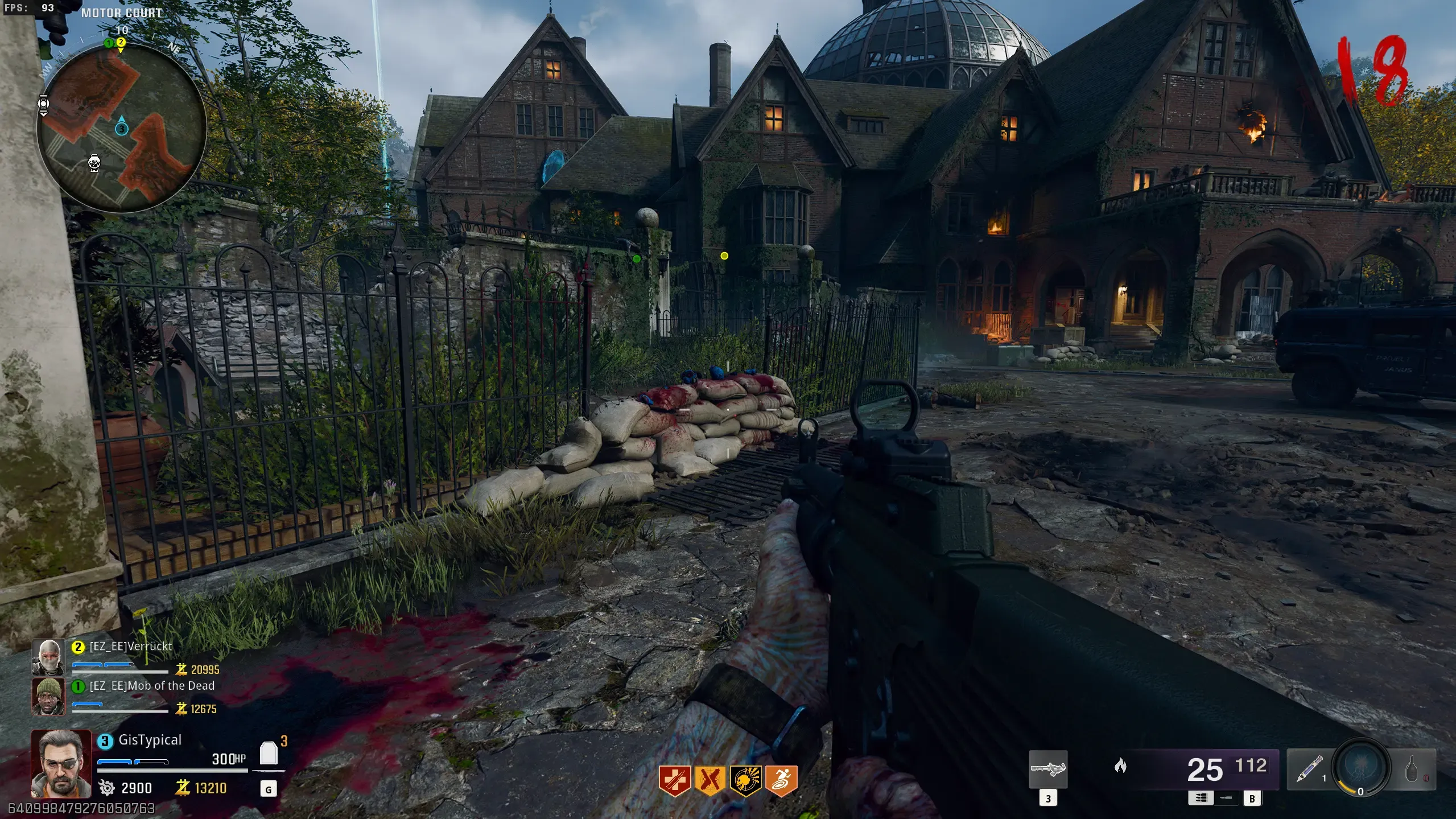Select Mob of the Dead's player portrait
1456x819 pixels.
(x=48, y=695)
